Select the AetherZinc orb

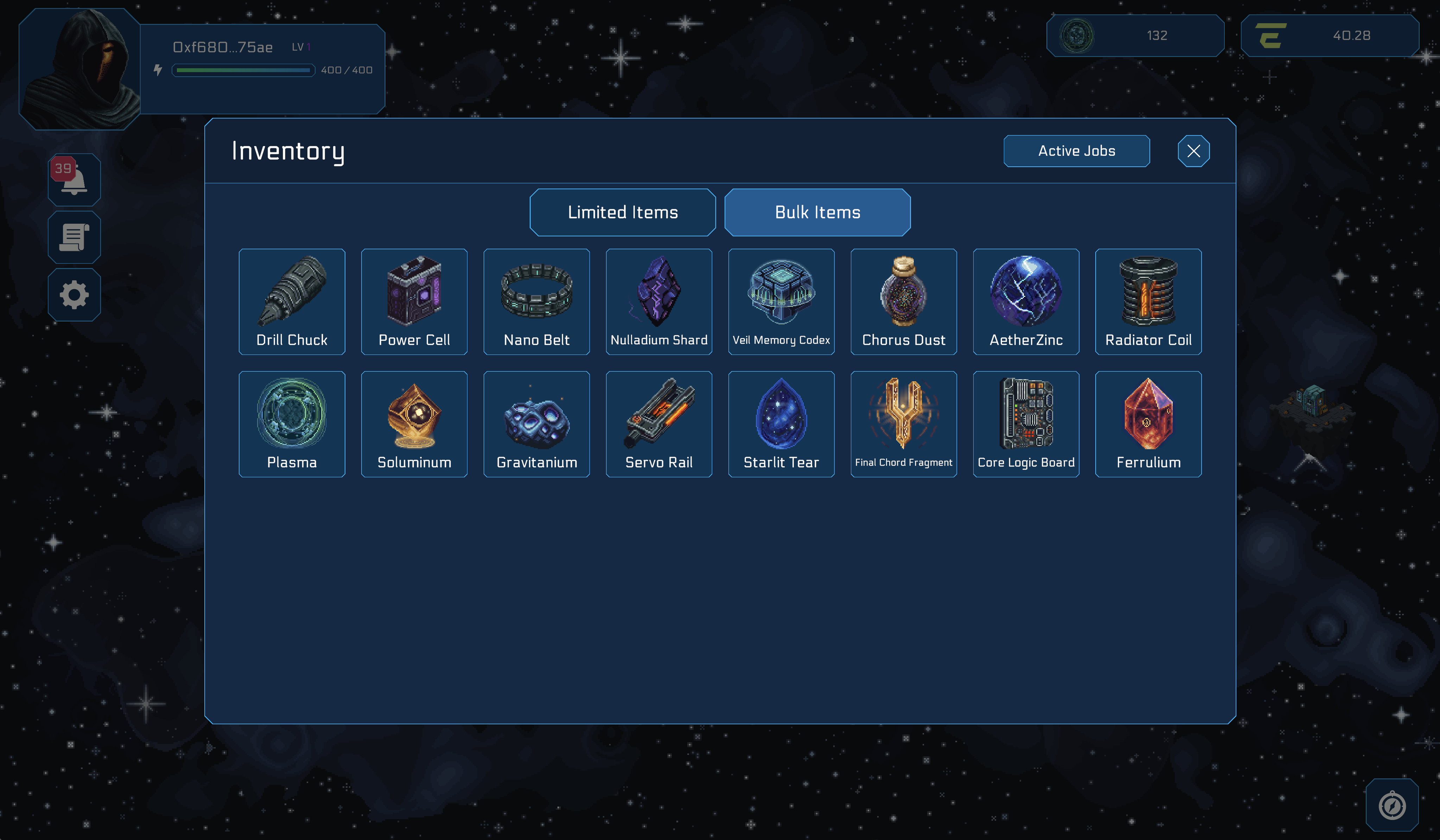click(1026, 302)
